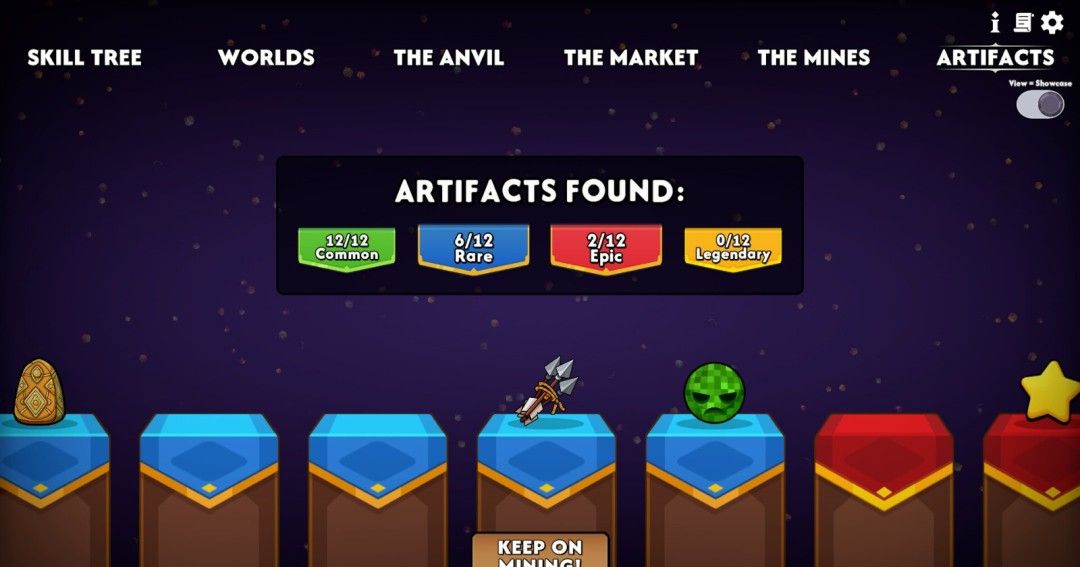This screenshot has height=567, width=1080.
Task: Inspect the yellow star artifact
Action: click(x=1050, y=391)
